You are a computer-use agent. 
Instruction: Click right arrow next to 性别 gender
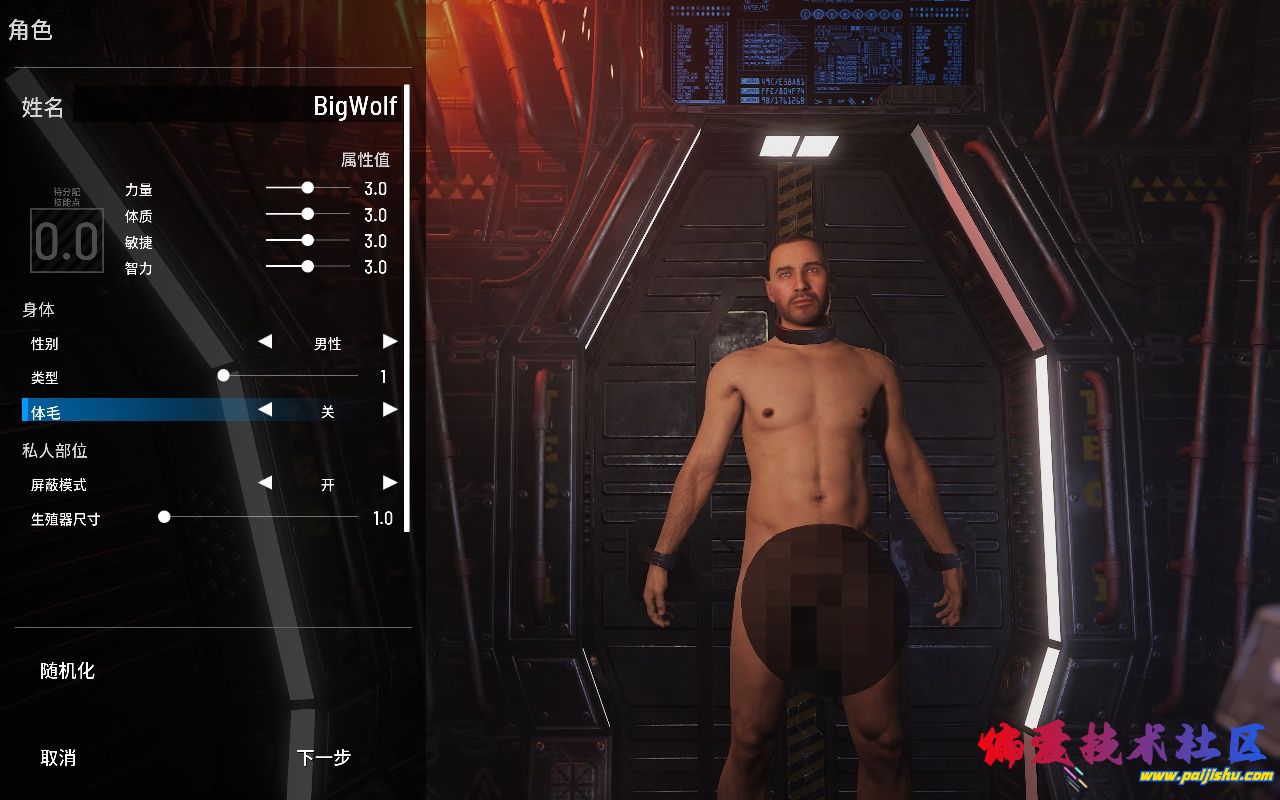[x=390, y=342]
